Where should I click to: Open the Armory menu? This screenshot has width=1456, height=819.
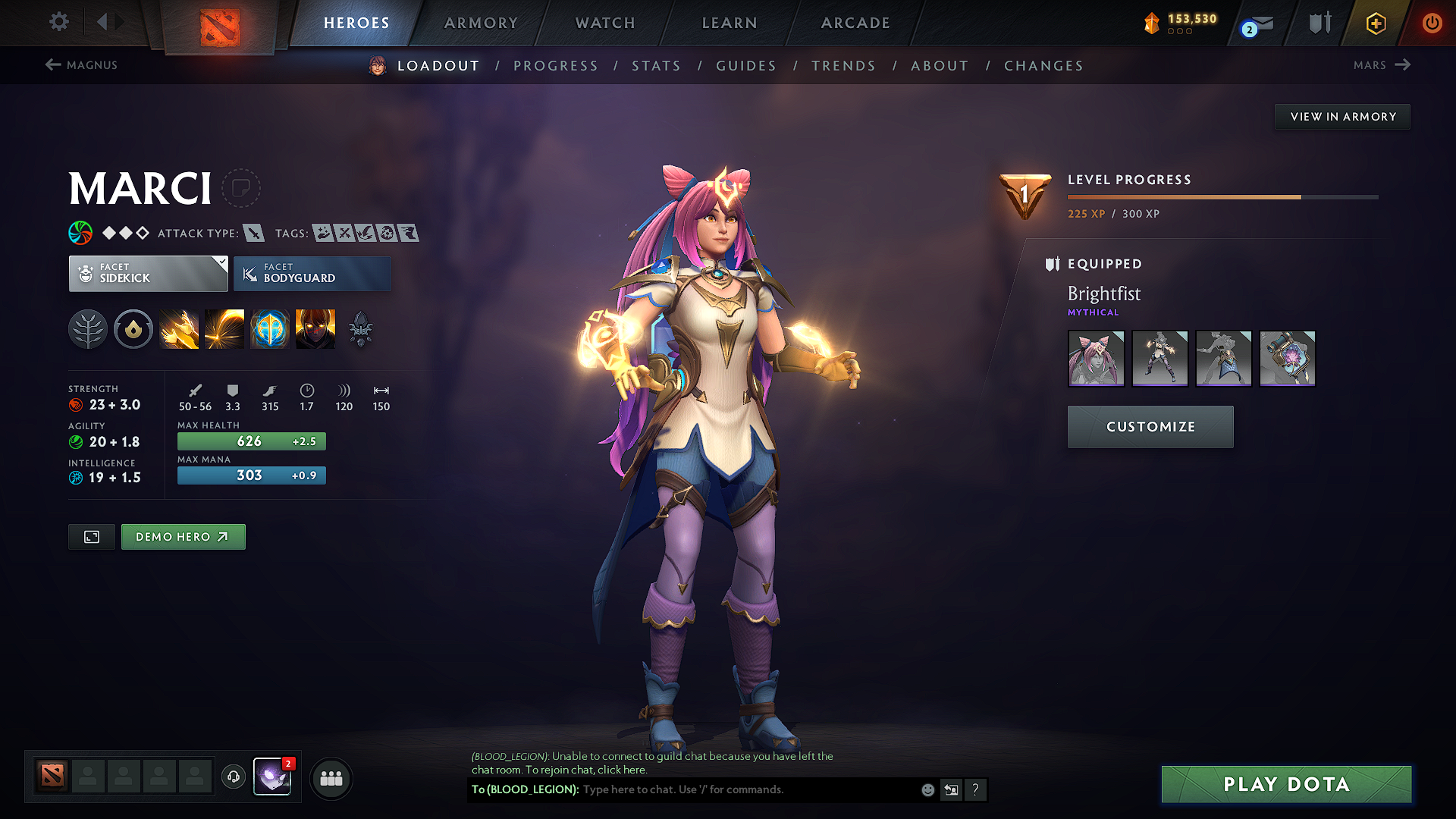pyautogui.click(x=480, y=23)
